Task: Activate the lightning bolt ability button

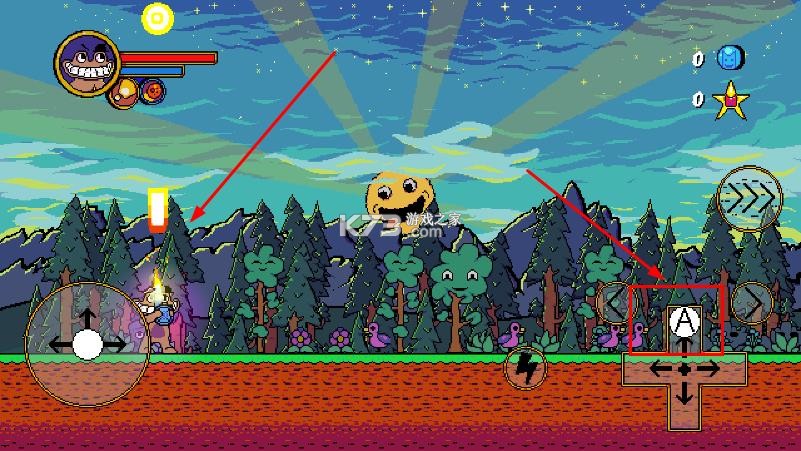Action: (525, 368)
